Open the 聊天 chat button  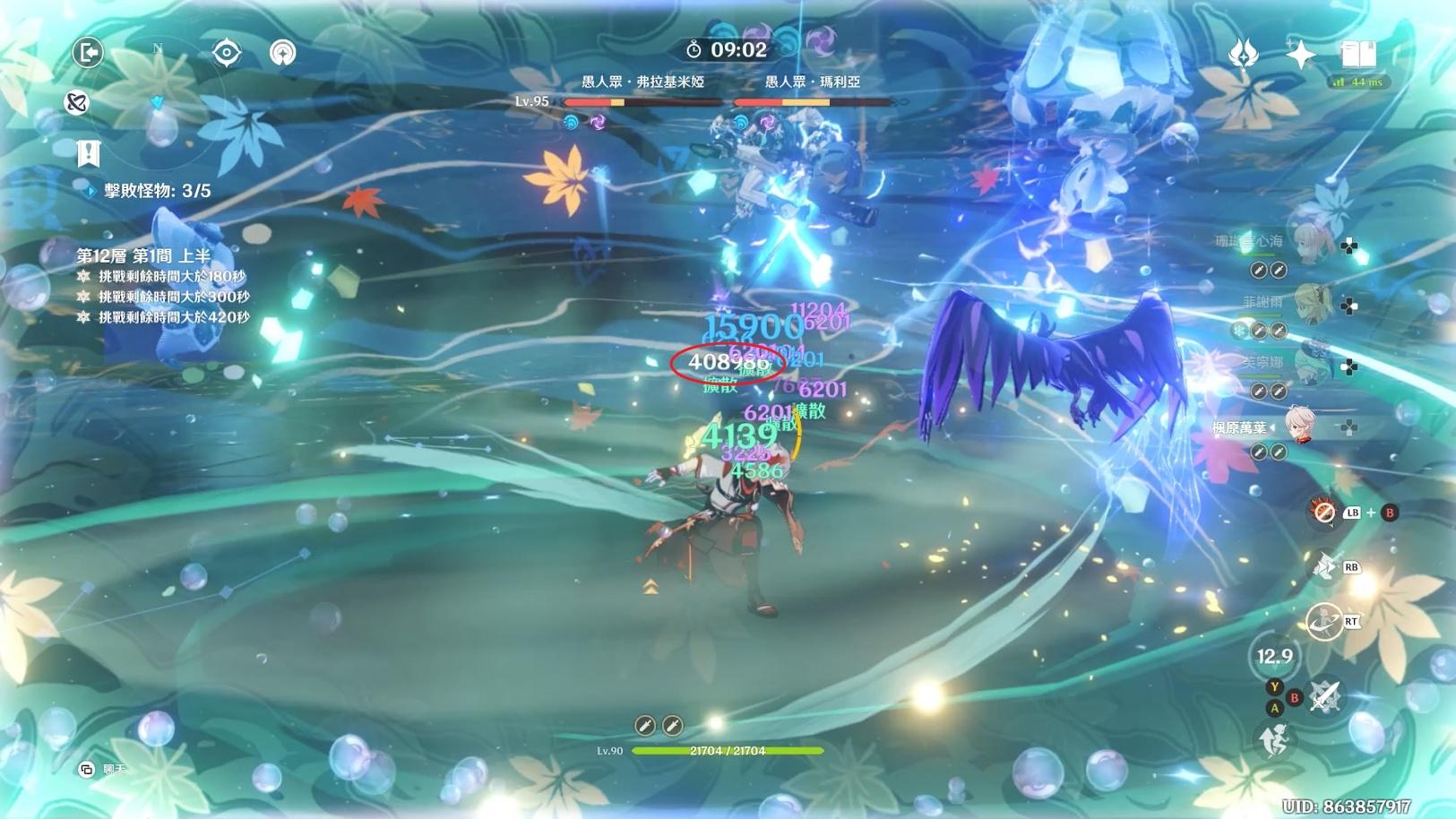click(102, 769)
